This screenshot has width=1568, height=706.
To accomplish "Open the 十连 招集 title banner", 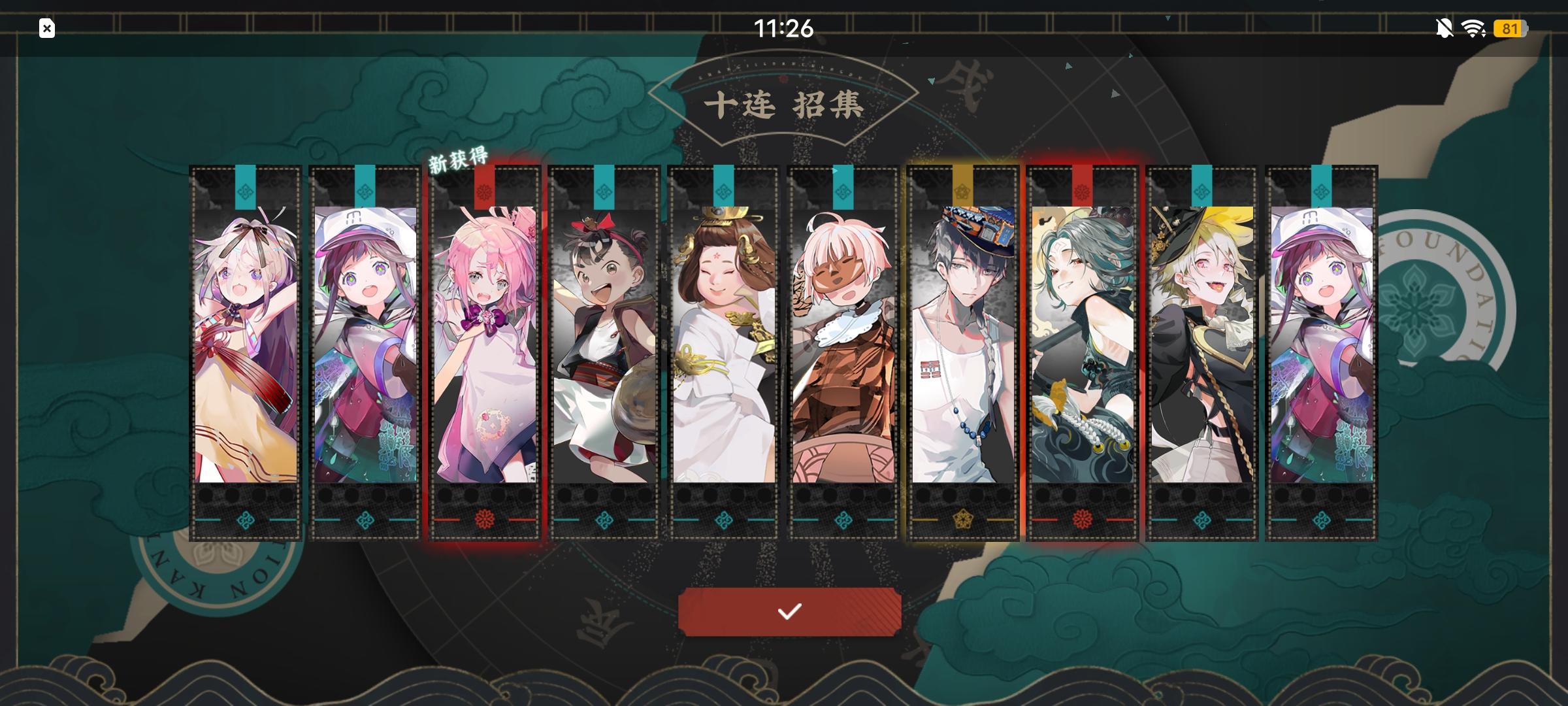I will tap(784, 105).
